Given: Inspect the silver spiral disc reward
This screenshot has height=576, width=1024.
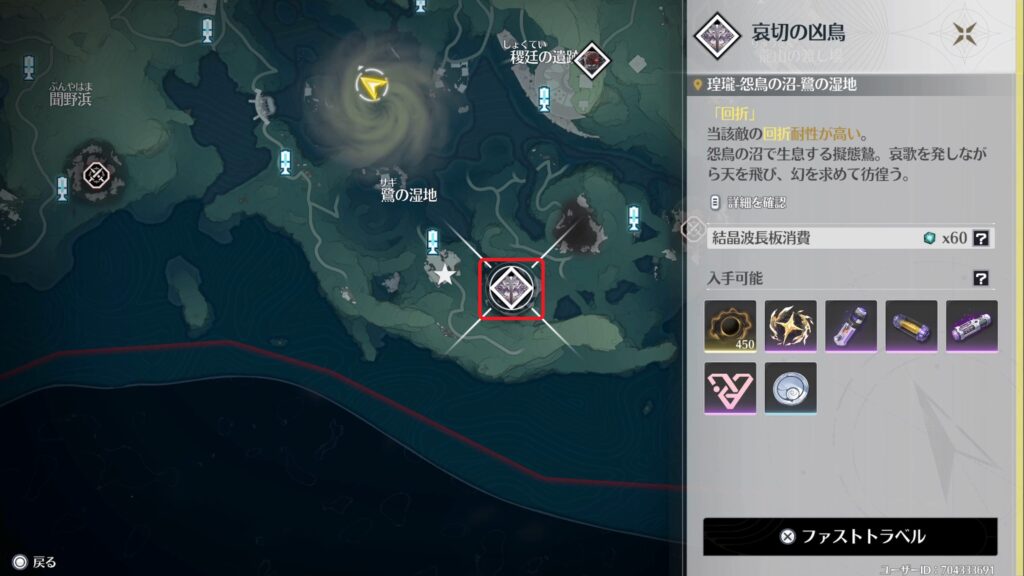Looking at the screenshot, I should 791,388.
